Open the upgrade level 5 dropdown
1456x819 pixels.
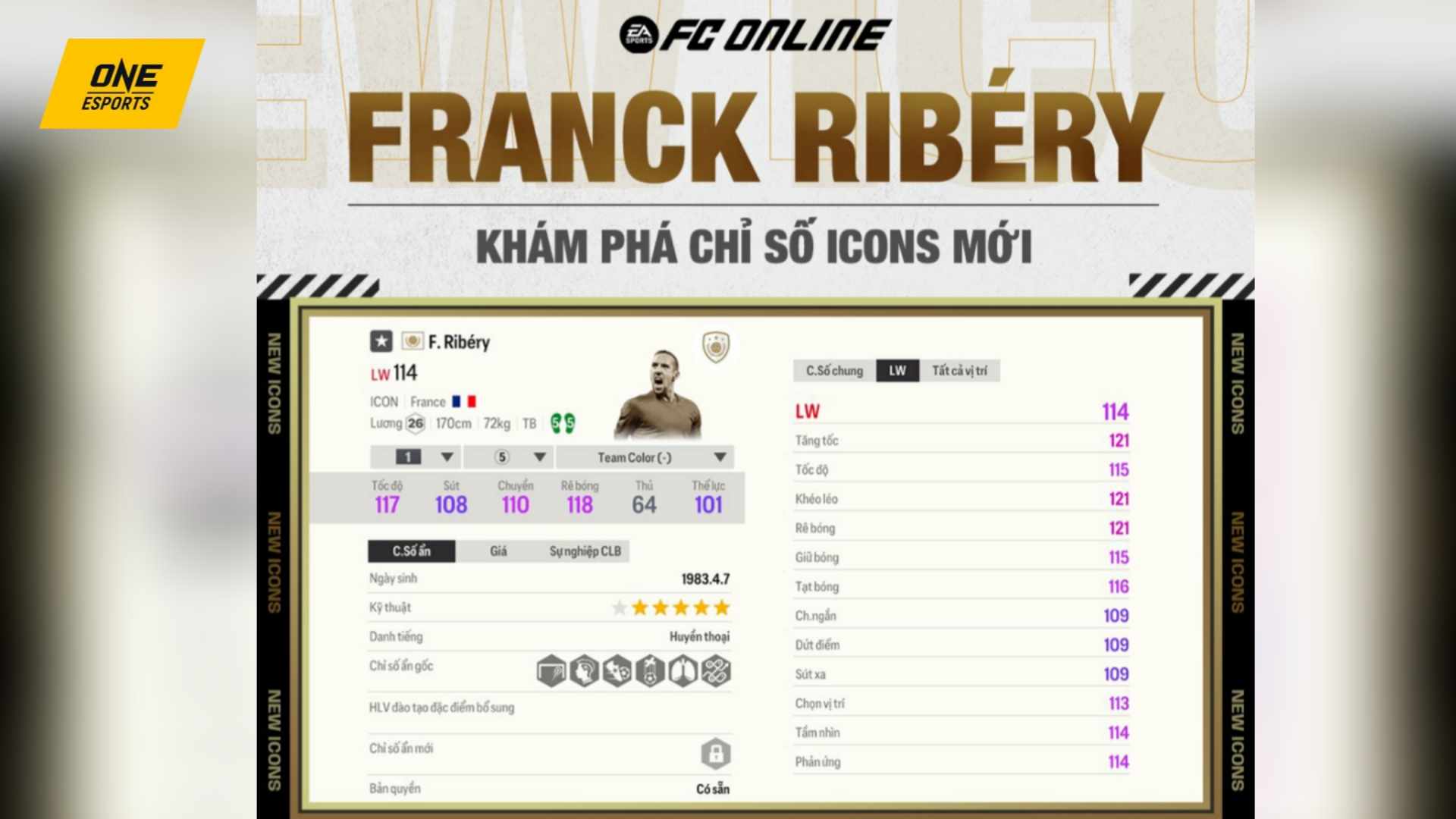point(508,457)
